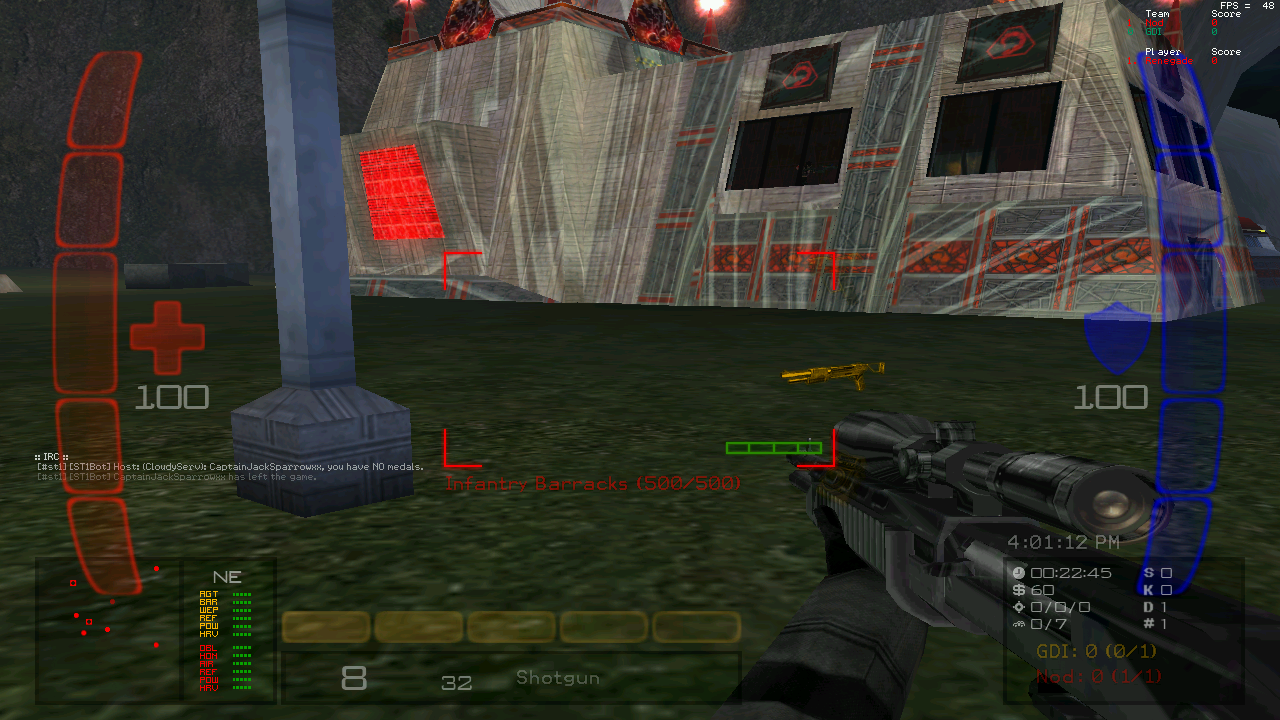Select the red OBL building status entry
This screenshot has height=720, width=1280.
(209, 648)
